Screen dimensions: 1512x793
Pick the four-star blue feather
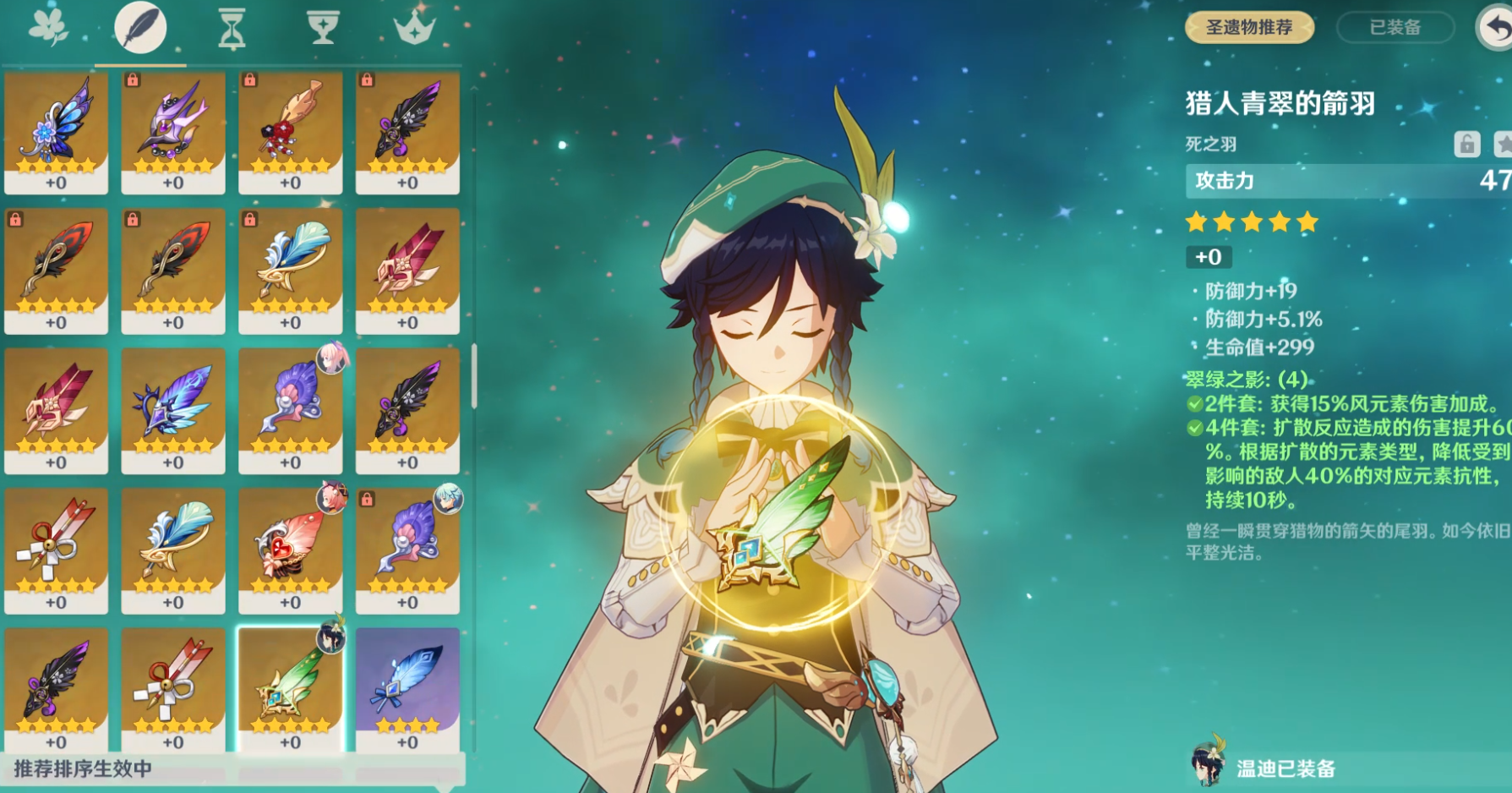(407, 689)
